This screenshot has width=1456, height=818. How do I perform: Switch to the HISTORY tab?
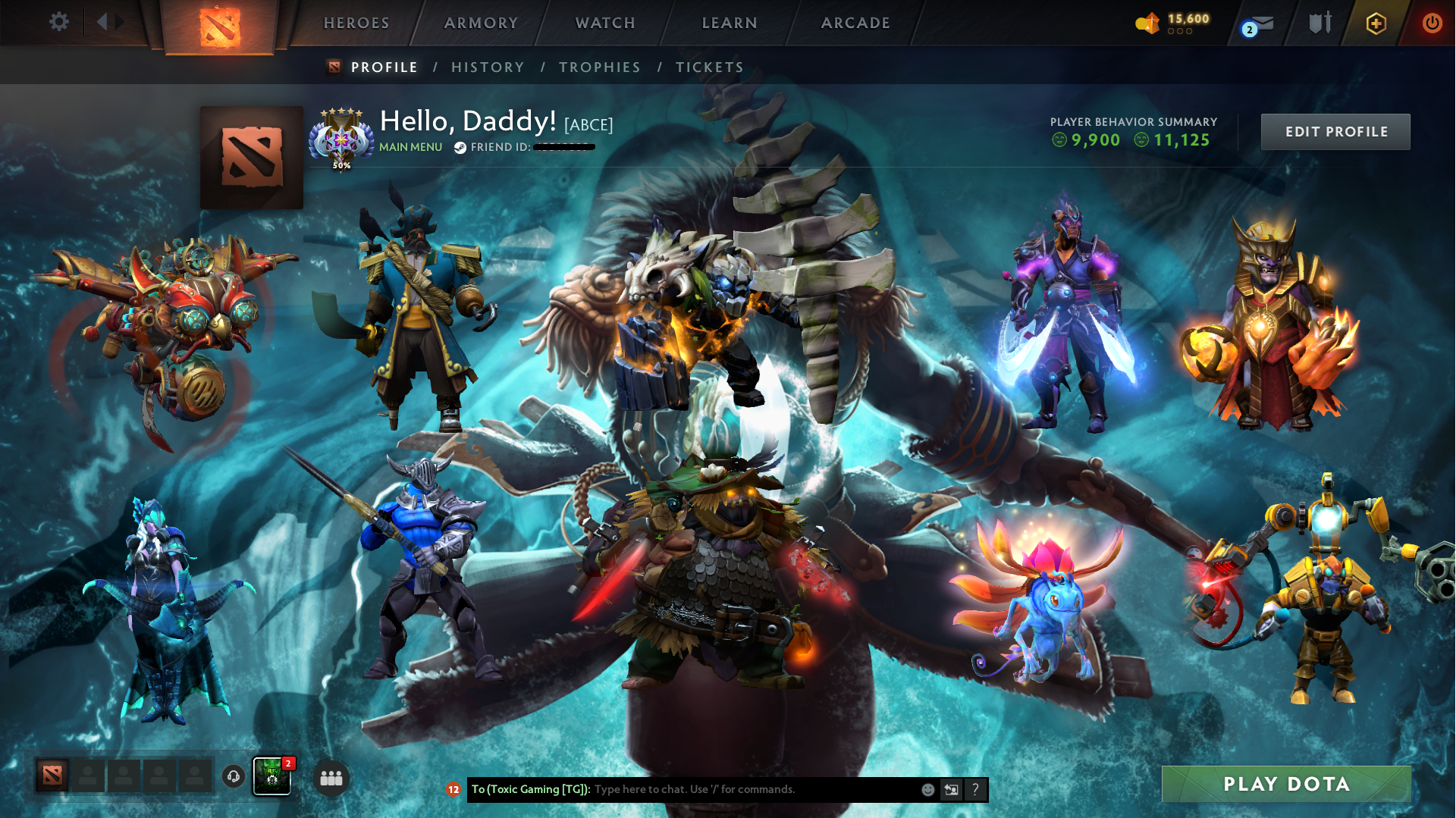487,67
